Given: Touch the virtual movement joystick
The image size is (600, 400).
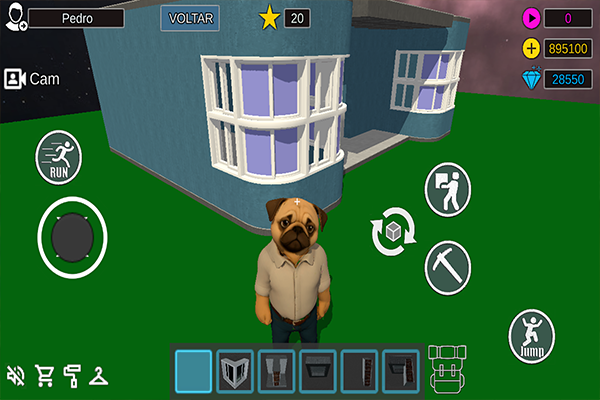Looking at the screenshot, I should (72, 237).
